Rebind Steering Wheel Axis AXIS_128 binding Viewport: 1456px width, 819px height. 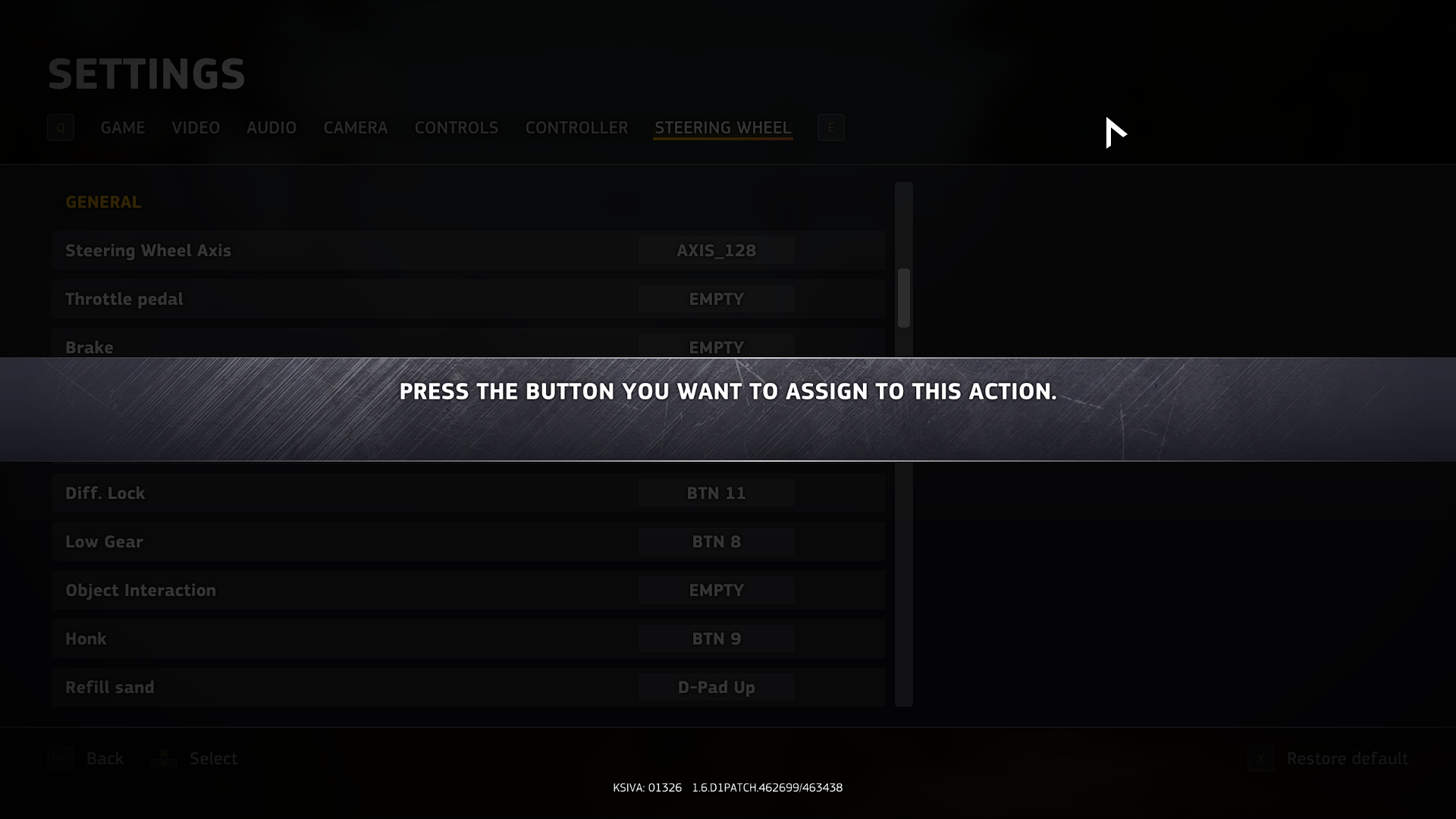pos(715,250)
